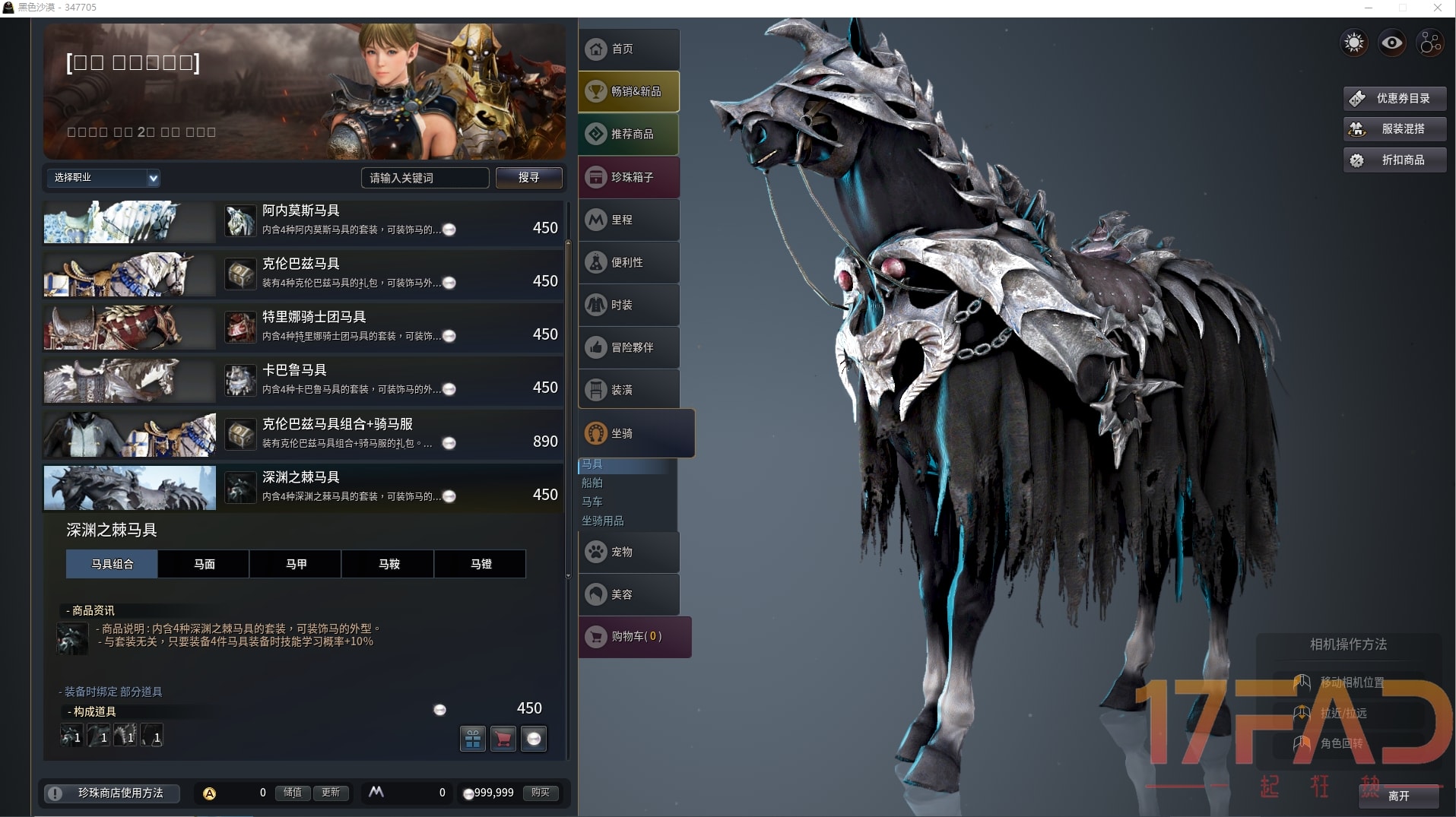Select the 畅销&新品 category

628,92
